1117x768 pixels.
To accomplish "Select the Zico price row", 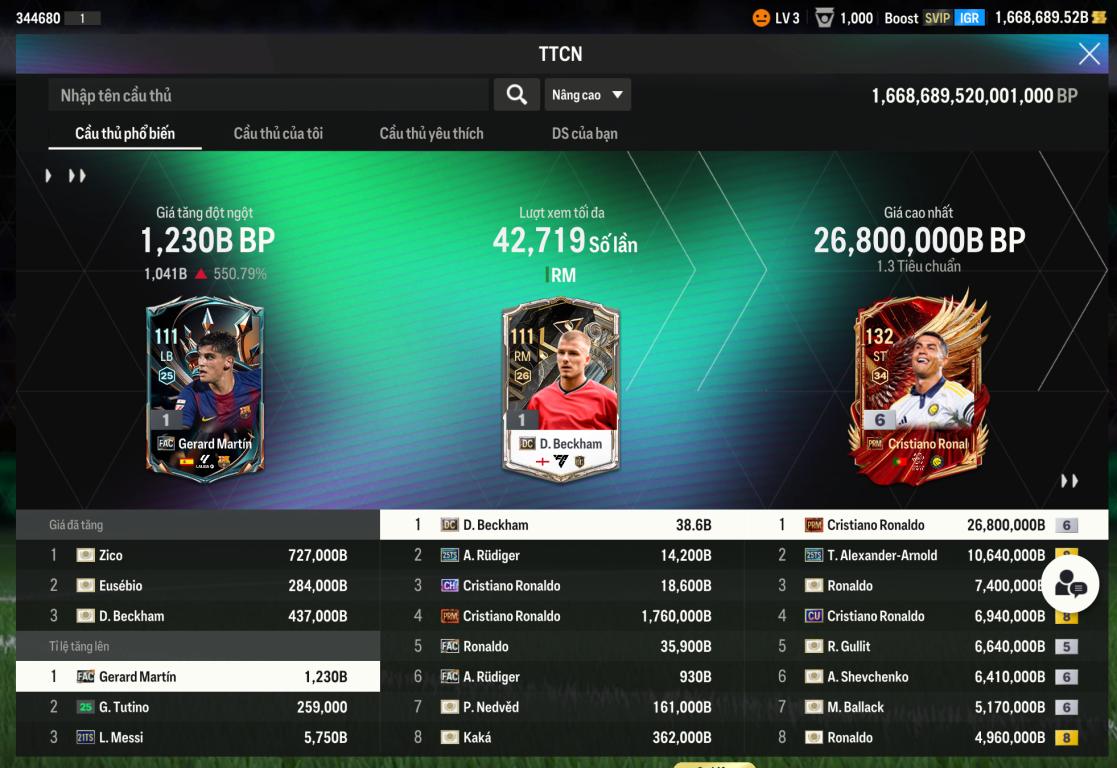I will (x=198, y=555).
